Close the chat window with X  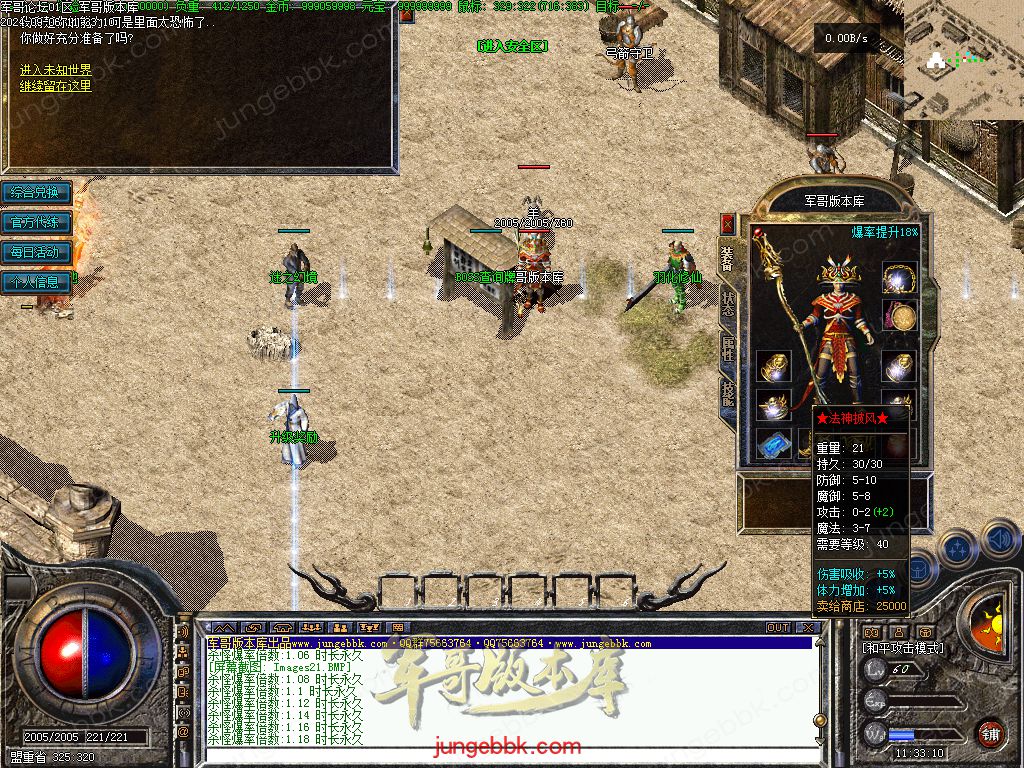pos(810,628)
